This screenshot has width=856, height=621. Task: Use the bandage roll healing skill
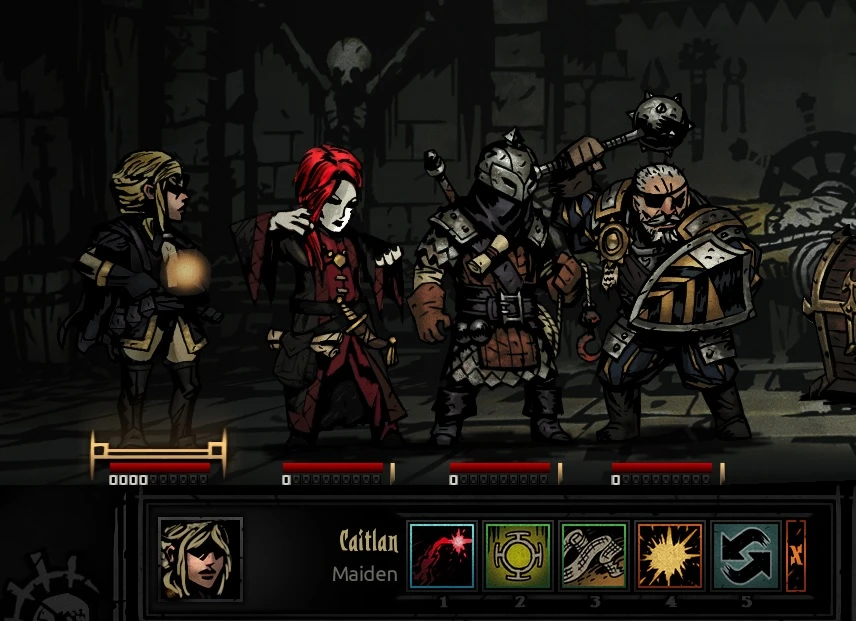point(594,556)
